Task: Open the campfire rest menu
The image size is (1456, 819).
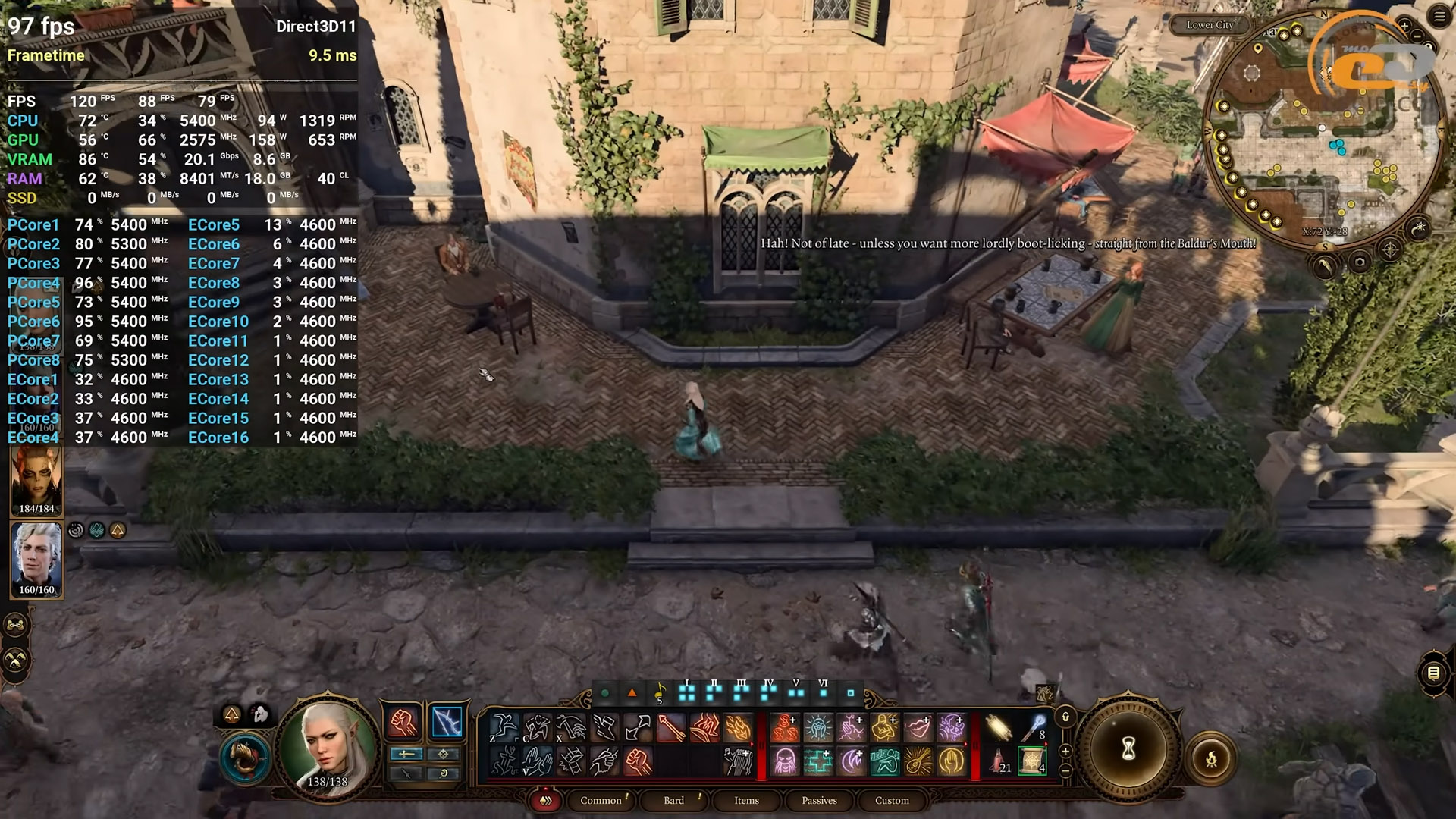Action: point(1211,758)
